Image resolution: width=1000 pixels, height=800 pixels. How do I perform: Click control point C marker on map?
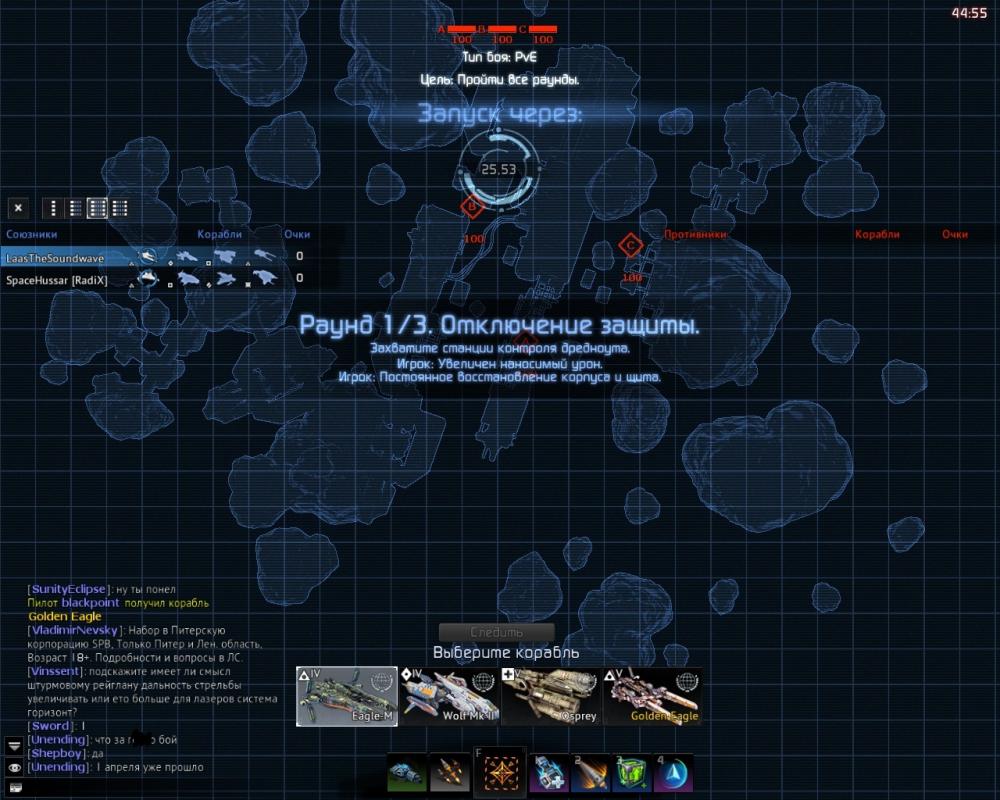[630, 245]
